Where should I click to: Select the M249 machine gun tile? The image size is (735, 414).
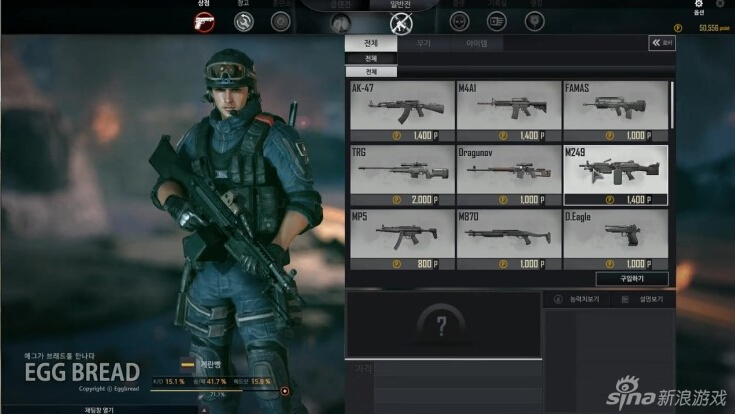pyautogui.click(x=615, y=175)
